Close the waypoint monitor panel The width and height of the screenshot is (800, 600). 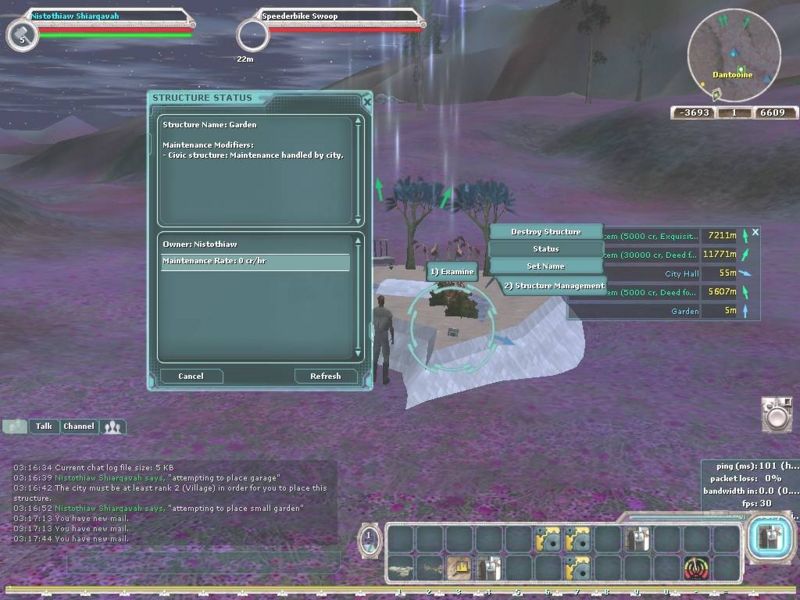[755, 232]
